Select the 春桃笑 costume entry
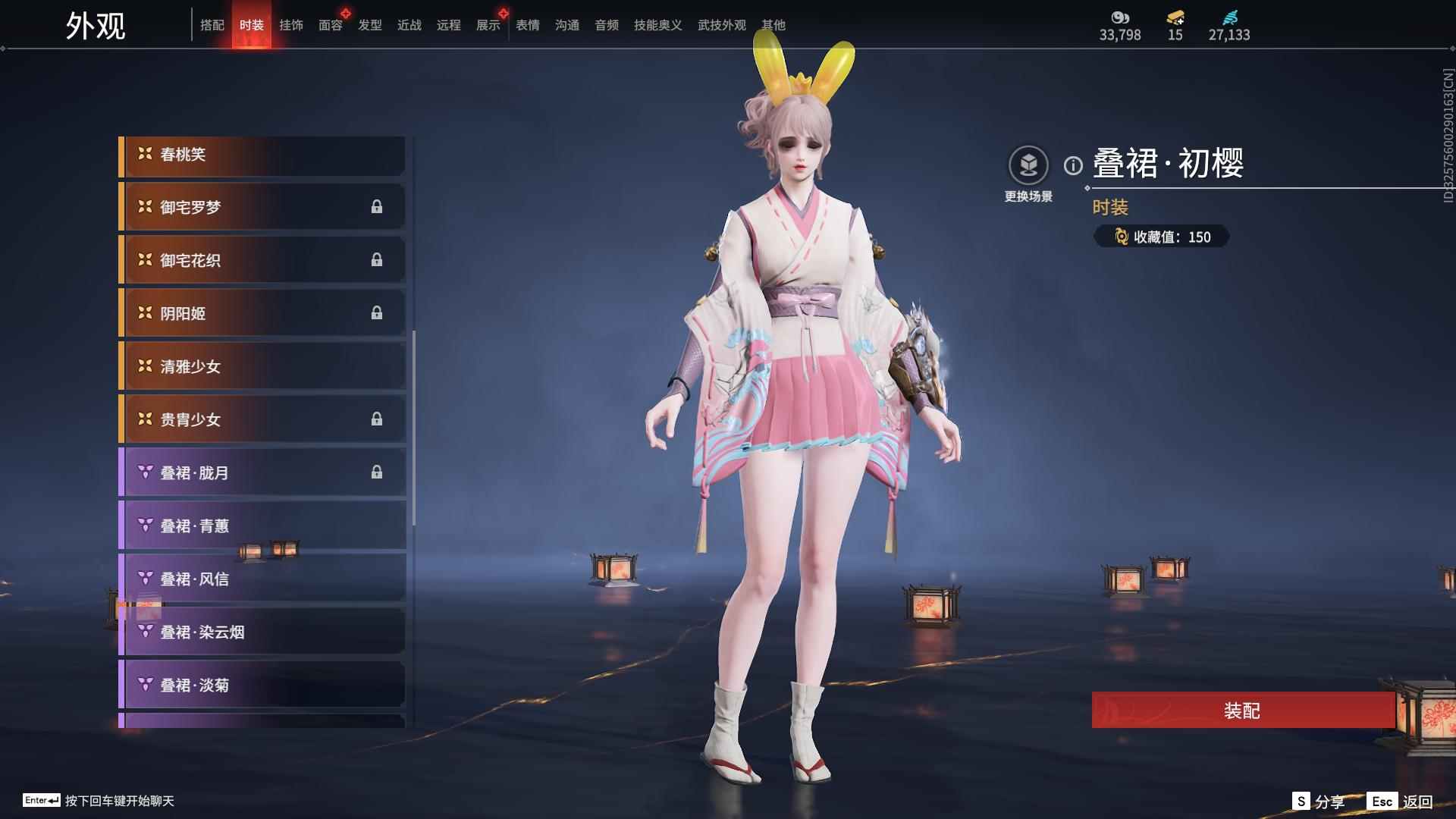Viewport: 1456px width, 819px height. (262, 154)
